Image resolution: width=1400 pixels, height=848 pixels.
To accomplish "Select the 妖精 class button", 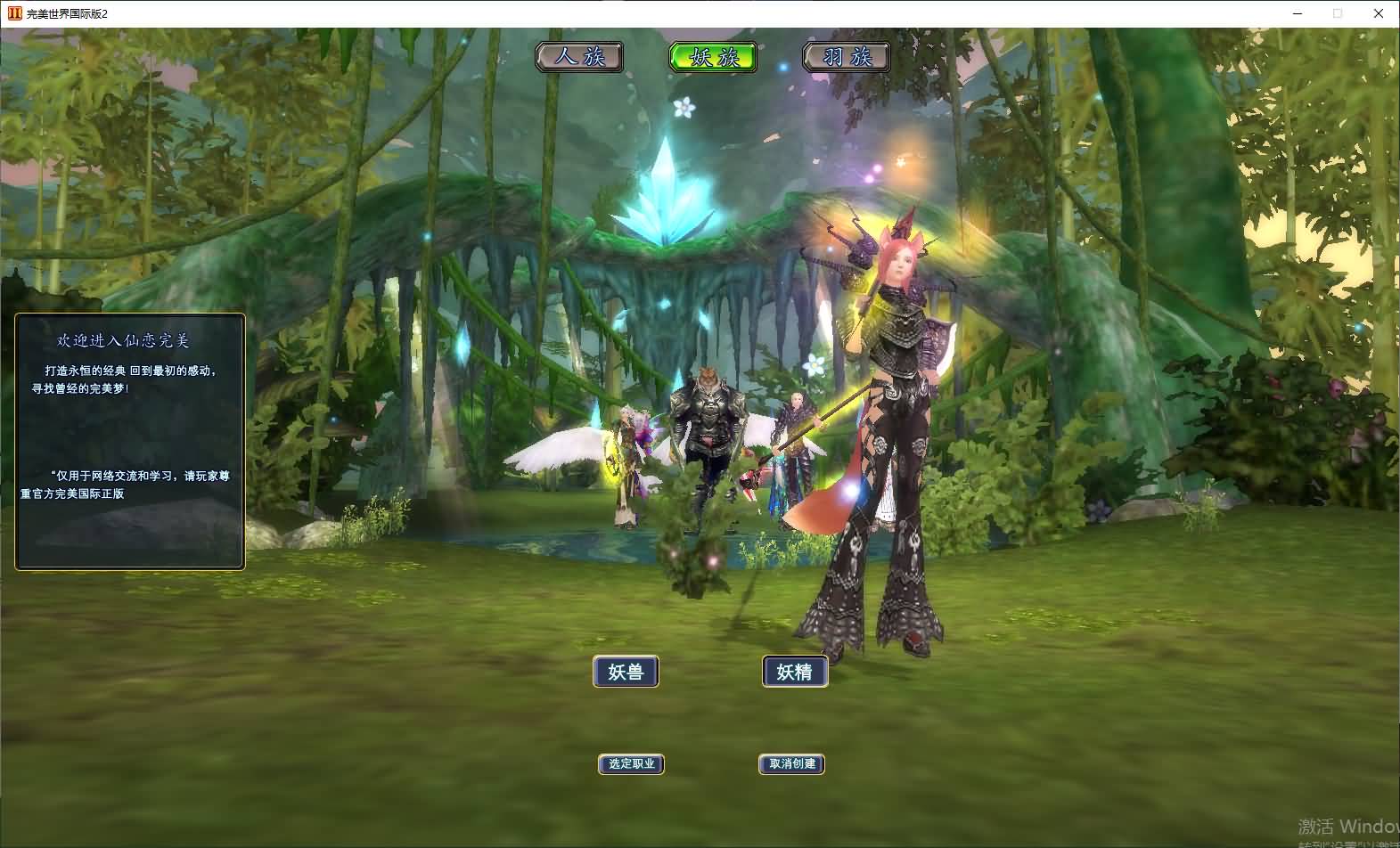I will pos(795,672).
